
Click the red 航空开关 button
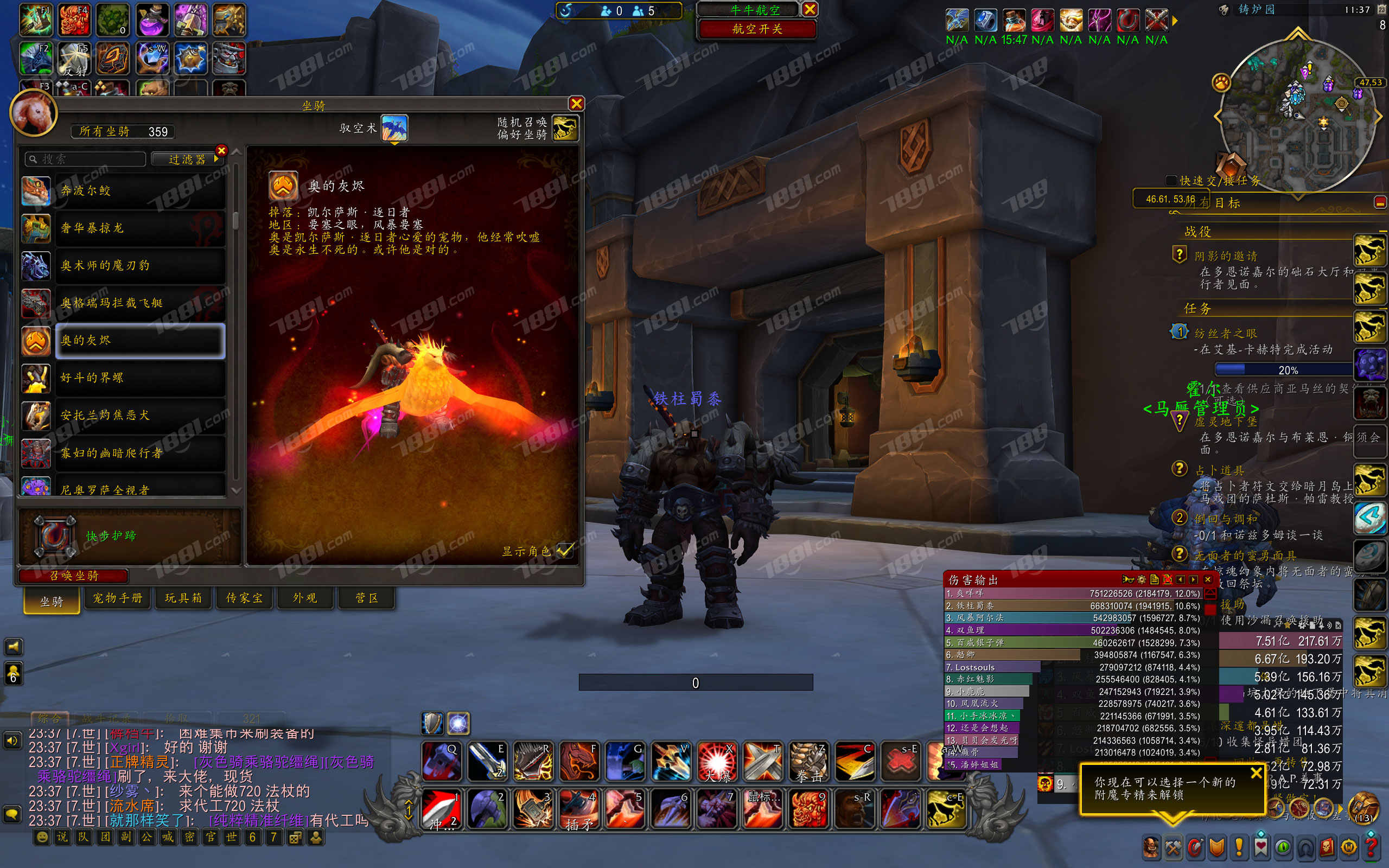pos(757,29)
